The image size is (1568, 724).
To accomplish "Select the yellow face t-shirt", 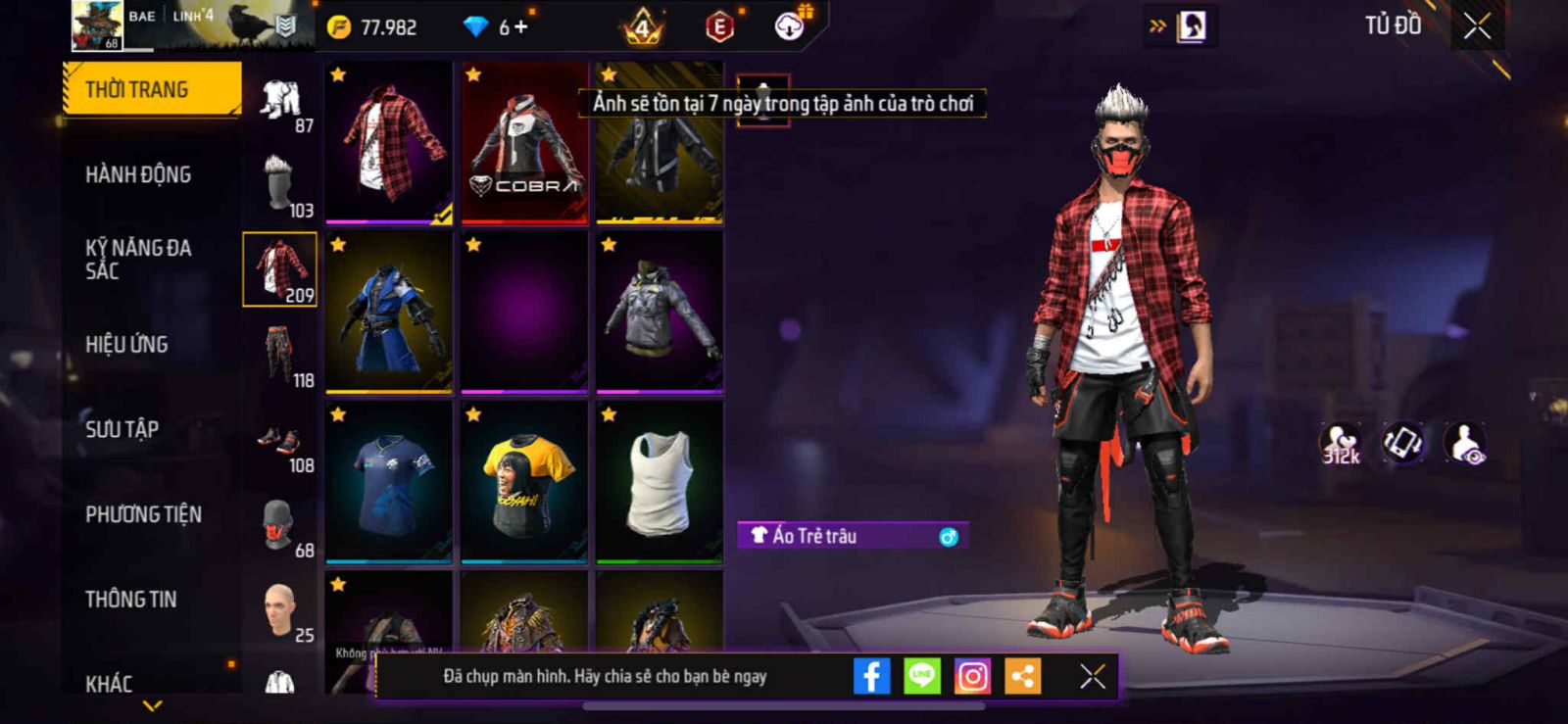I will click(524, 482).
